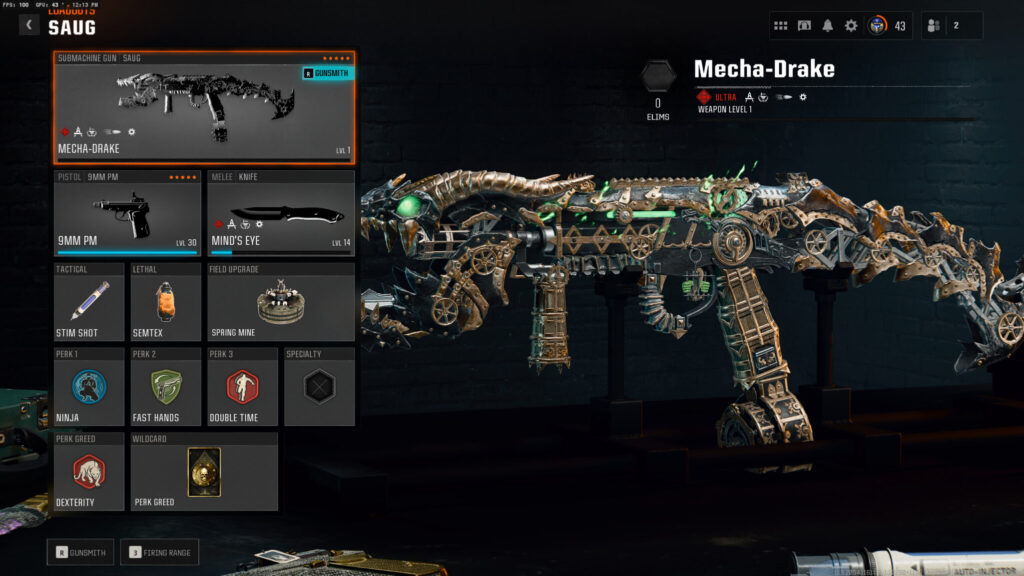Image resolution: width=1024 pixels, height=576 pixels.
Task: Go back using the top-left arrow
Action: [x=29, y=25]
